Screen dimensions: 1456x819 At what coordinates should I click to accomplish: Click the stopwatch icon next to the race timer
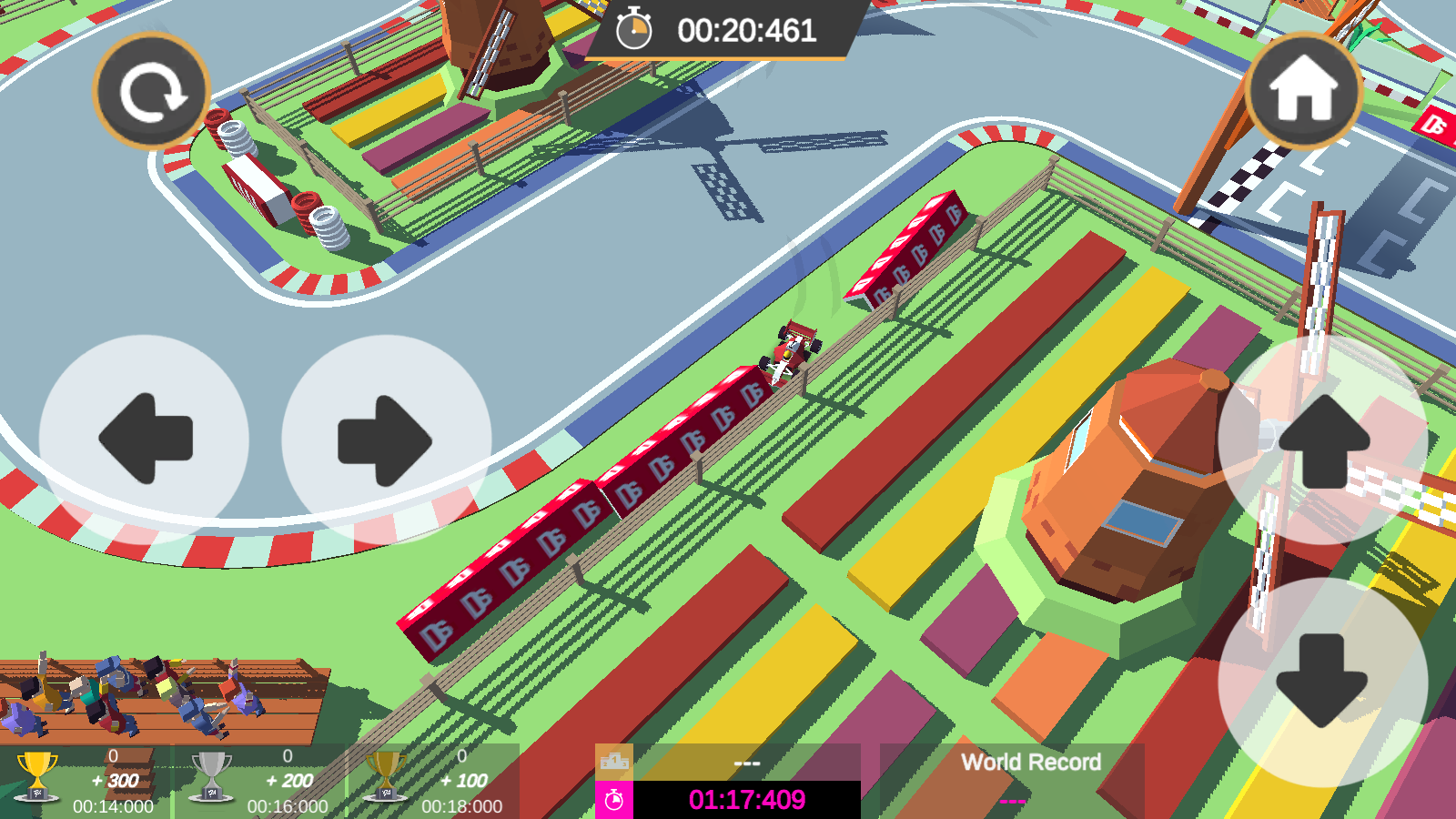click(635, 28)
